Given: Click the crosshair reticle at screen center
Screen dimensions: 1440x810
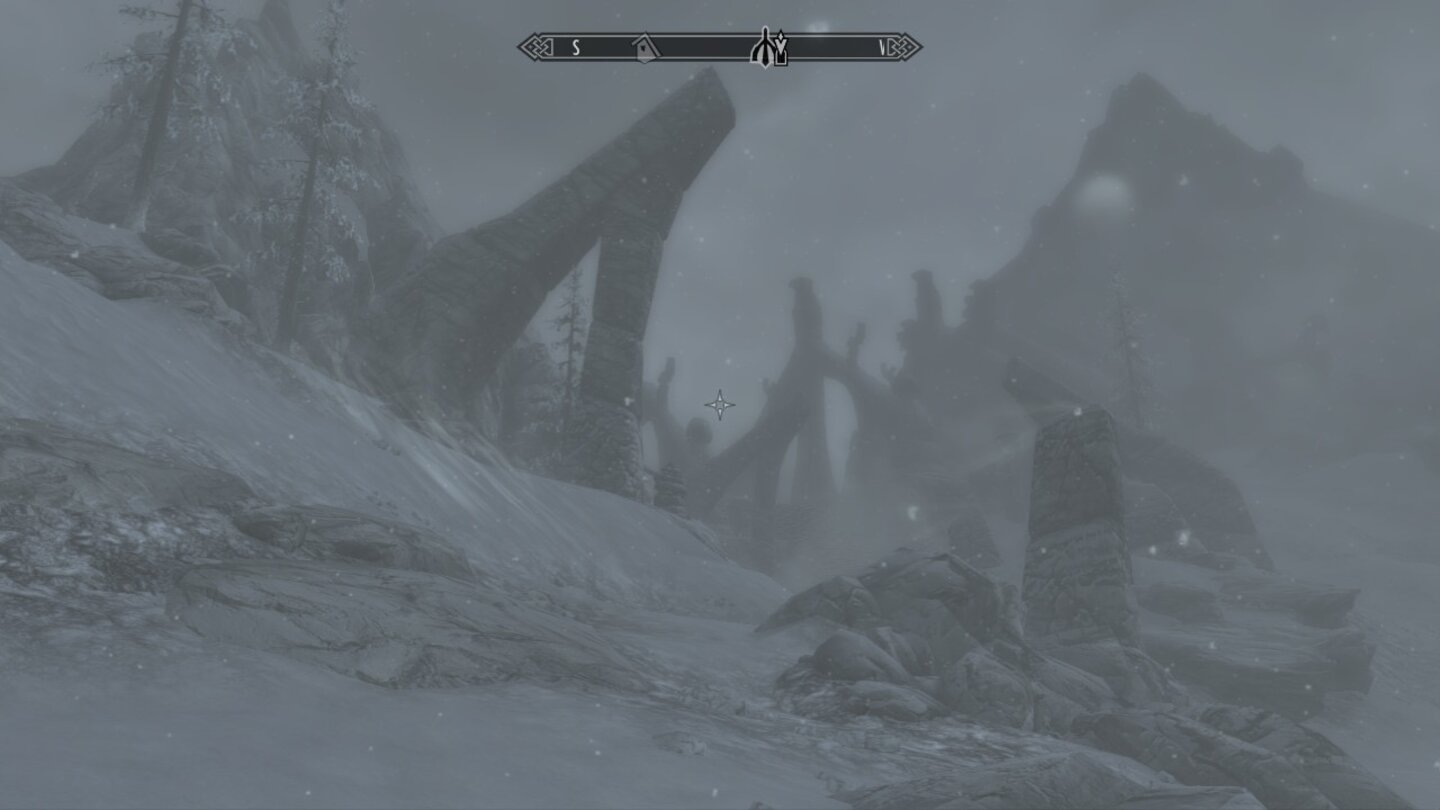Looking at the screenshot, I should click(718, 404).
